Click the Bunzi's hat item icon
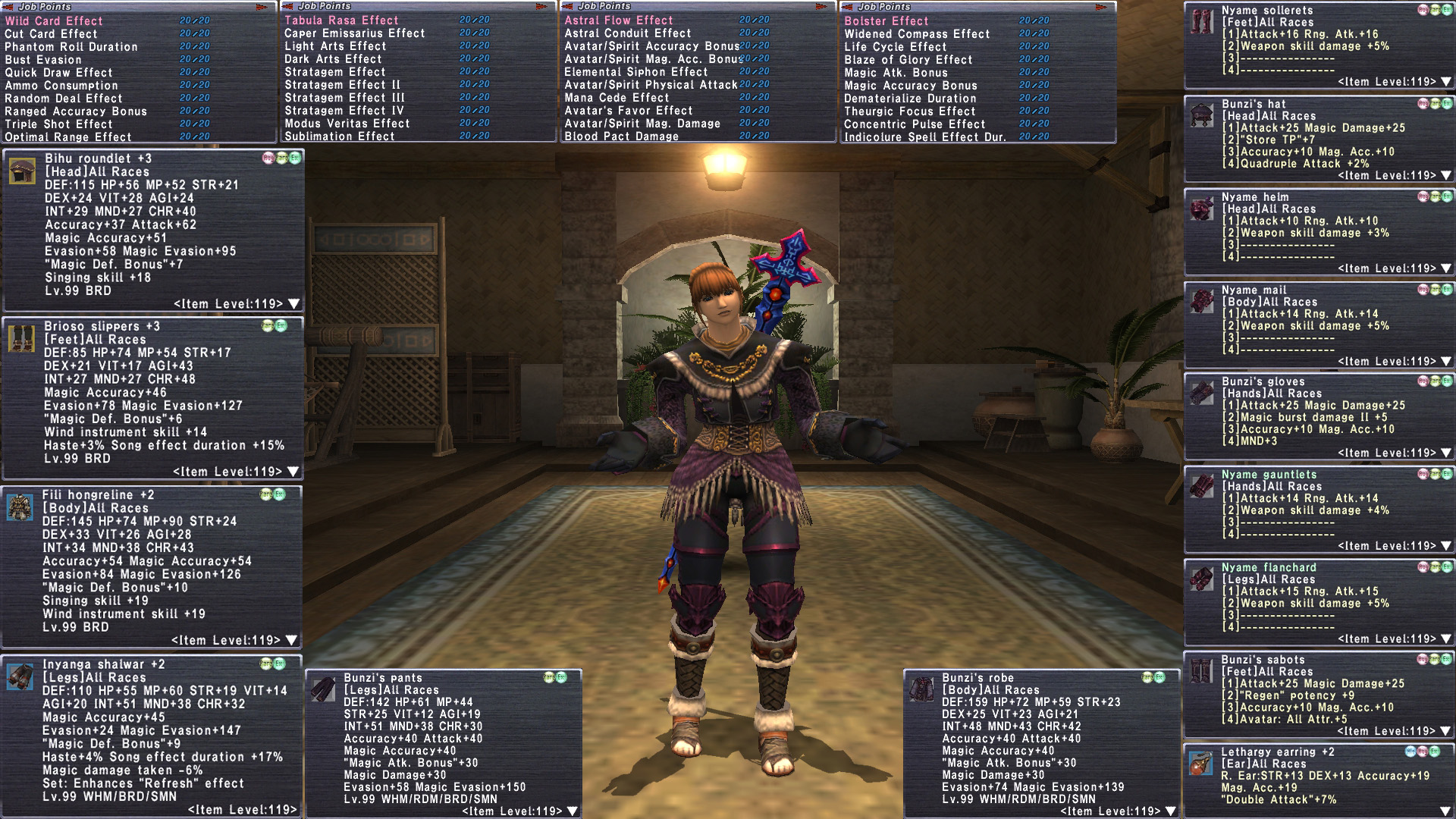Screen dimensions: 1456x819 pyautogui.click(x=1202, y=115)
